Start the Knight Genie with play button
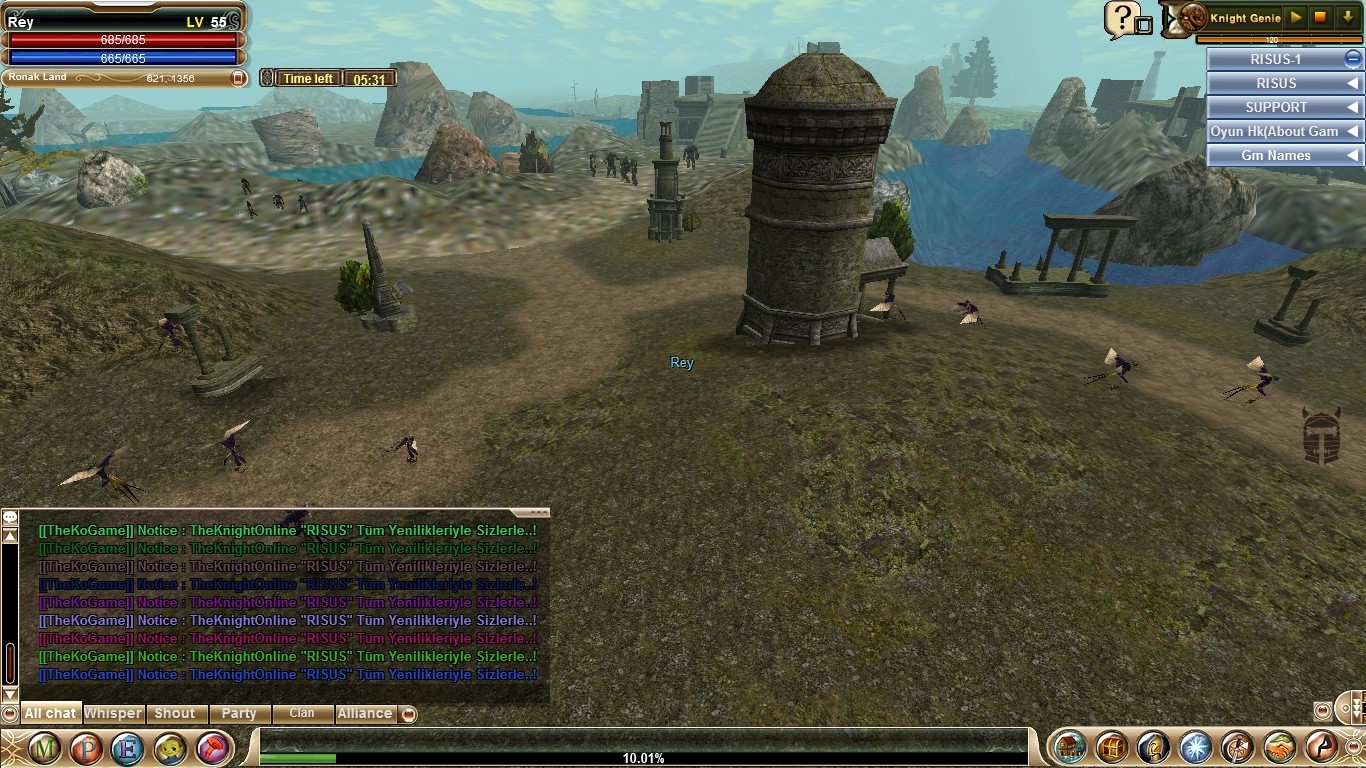The width and height of the screenshot is (1366, 768). pyautogui.click(x=1296, y=18)
